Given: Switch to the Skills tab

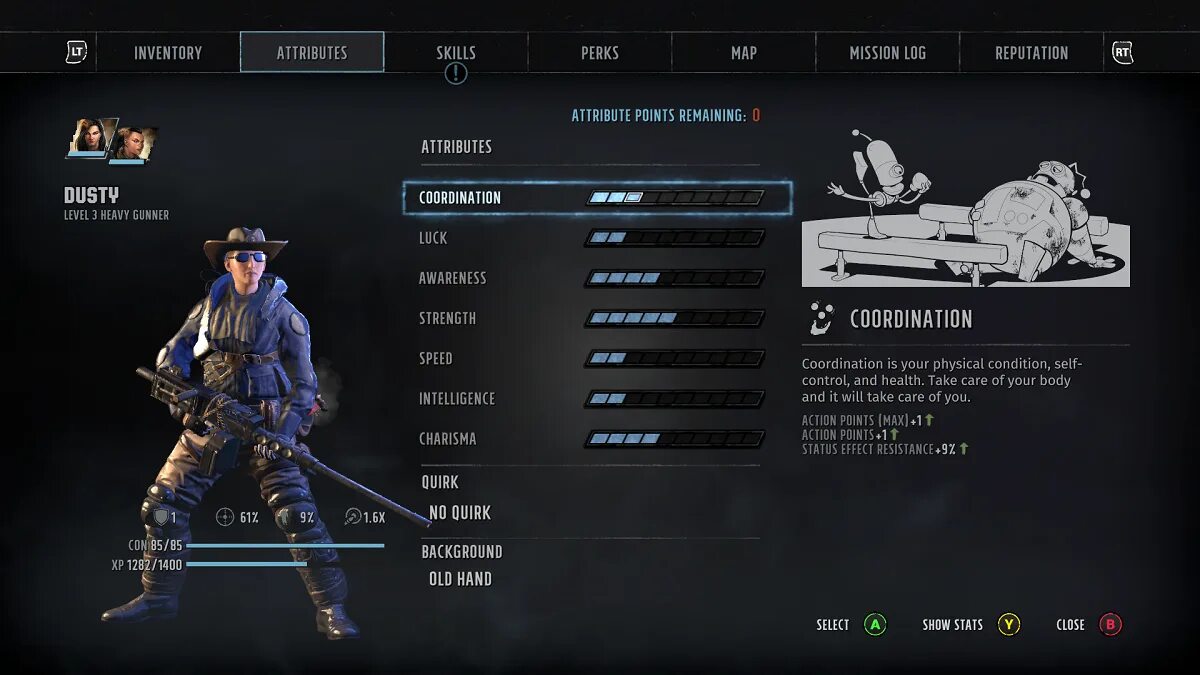Looking at the screenshot, I should (456, 53).
